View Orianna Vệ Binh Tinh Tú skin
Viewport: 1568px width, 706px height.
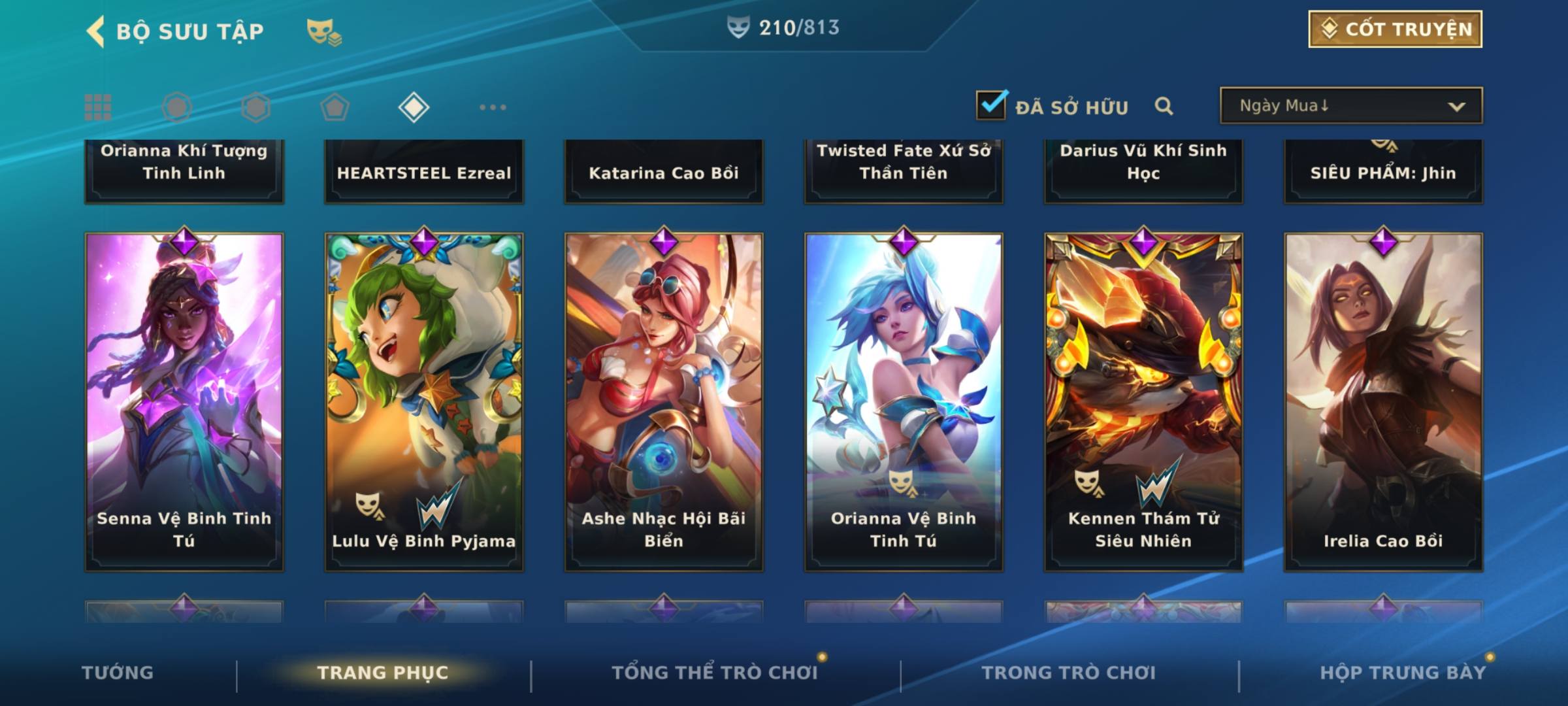point(904,401)
